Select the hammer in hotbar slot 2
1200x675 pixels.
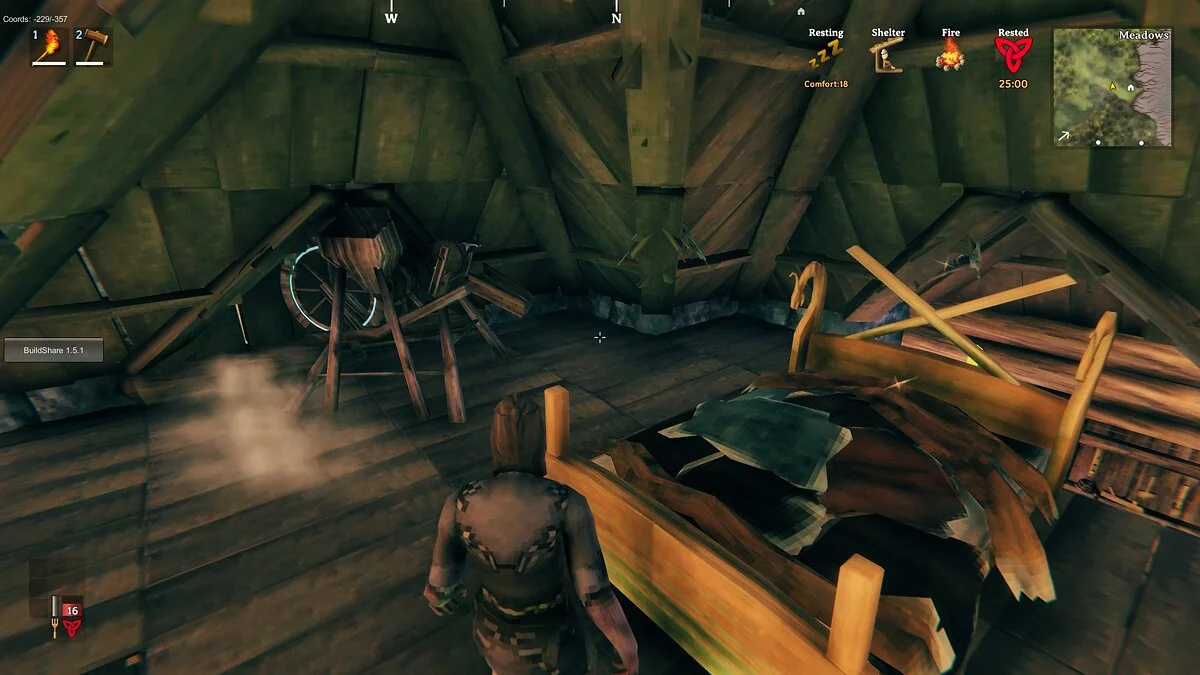pos(93,46)
